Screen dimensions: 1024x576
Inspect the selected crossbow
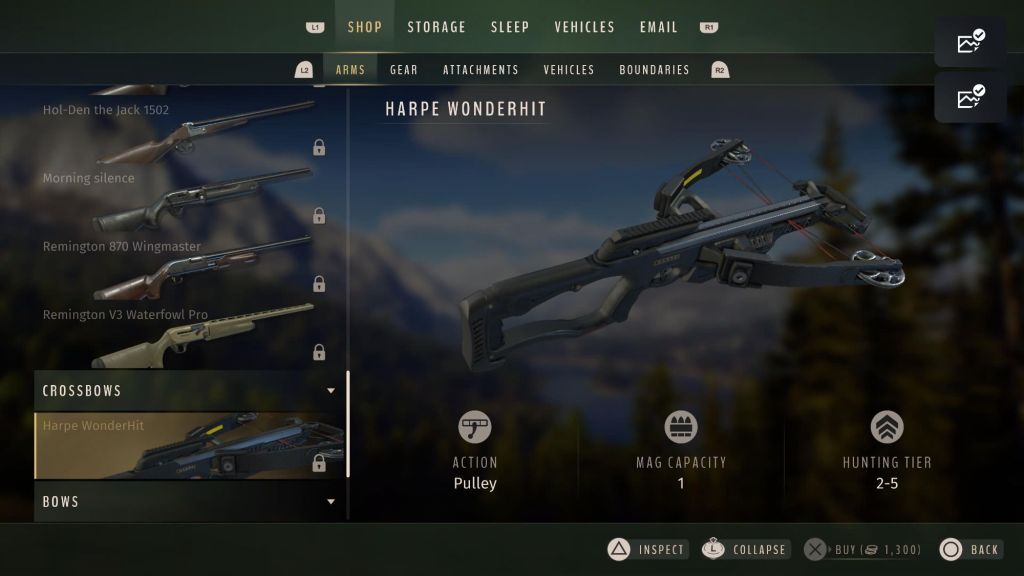click(647, 549)
